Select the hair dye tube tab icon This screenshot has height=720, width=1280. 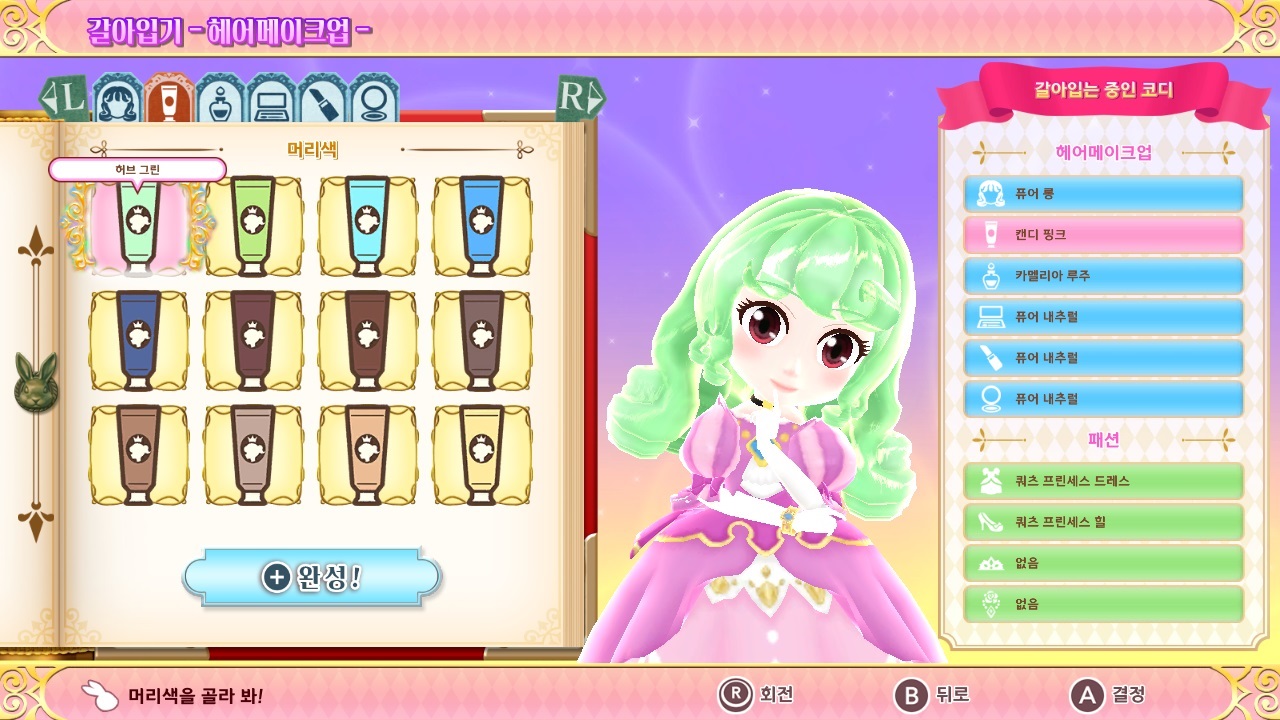tap(167, 100)
